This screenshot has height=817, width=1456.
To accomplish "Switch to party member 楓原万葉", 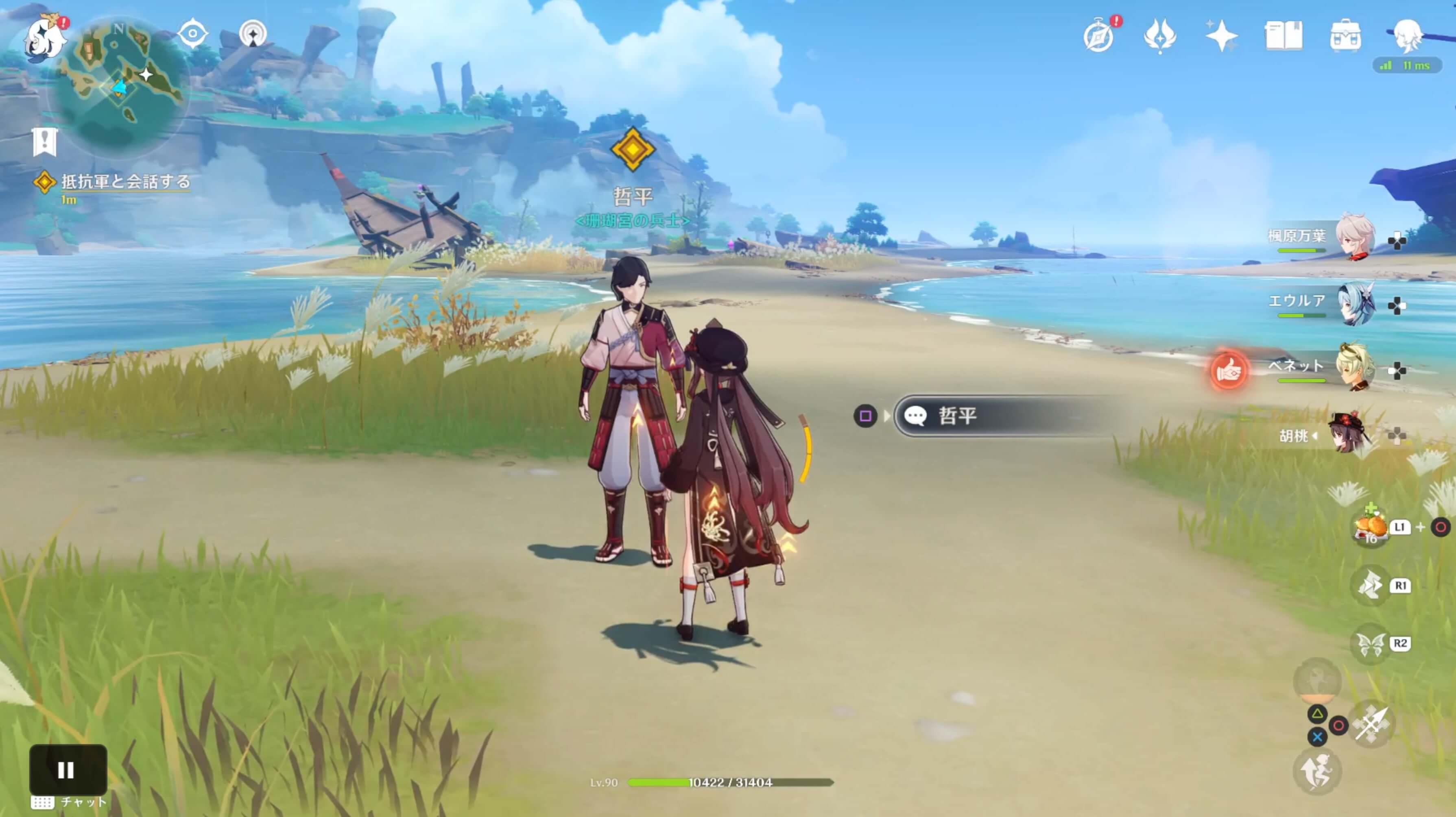I will pos(1354,236).
